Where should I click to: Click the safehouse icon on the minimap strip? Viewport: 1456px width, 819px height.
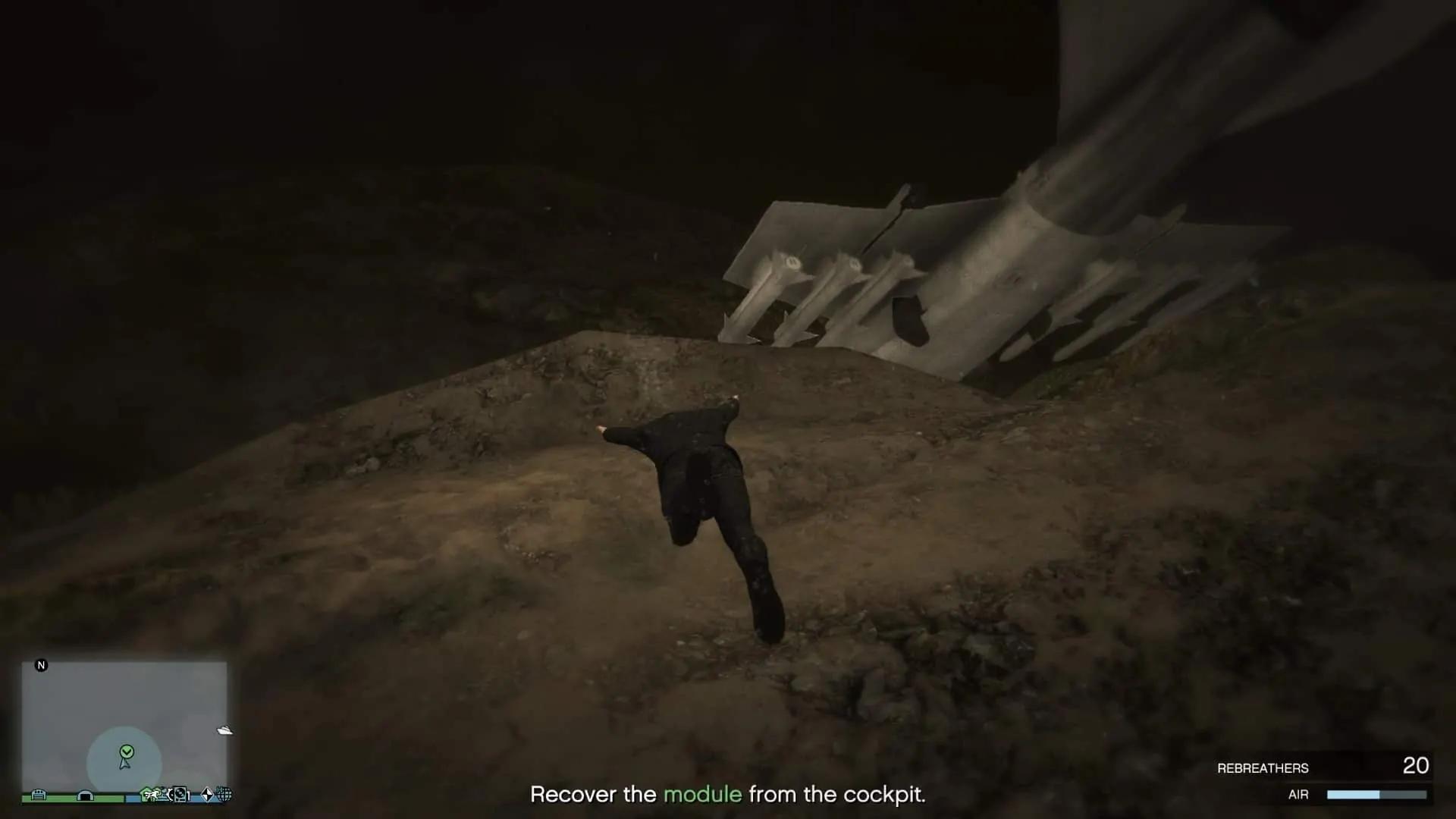click(146, 794)
